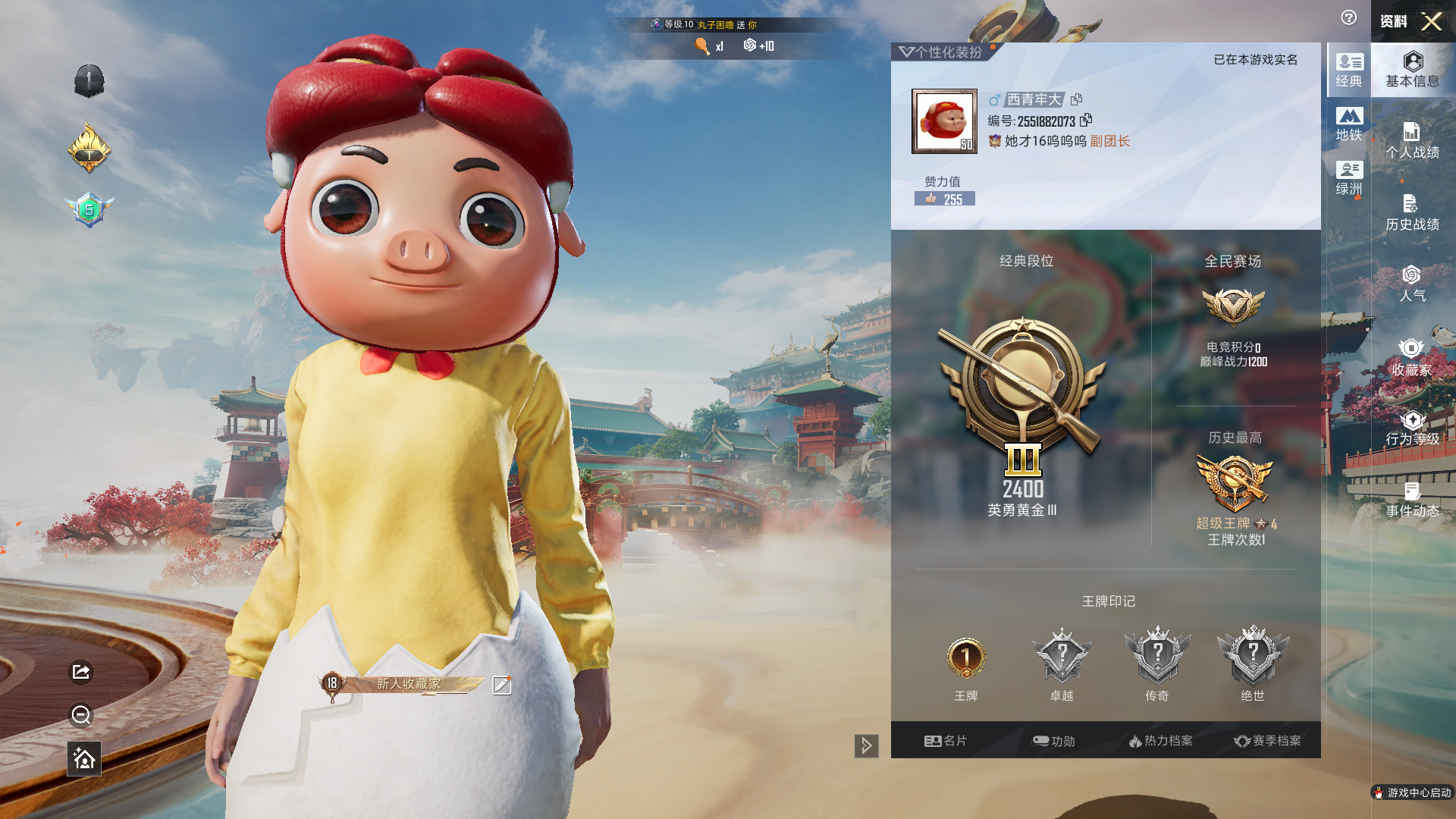Open the 事件动态 events feed
Image resolution: width=1456 pixels, height=819 pixels.
1412,500
